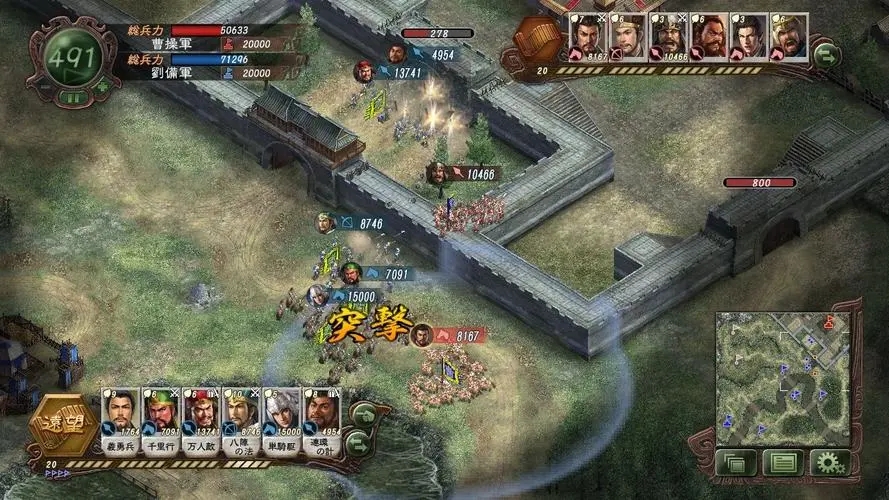Open the enemy army's bamboo scroll hexagon
This screenshot has height=500, width=889.
(537, 45)
